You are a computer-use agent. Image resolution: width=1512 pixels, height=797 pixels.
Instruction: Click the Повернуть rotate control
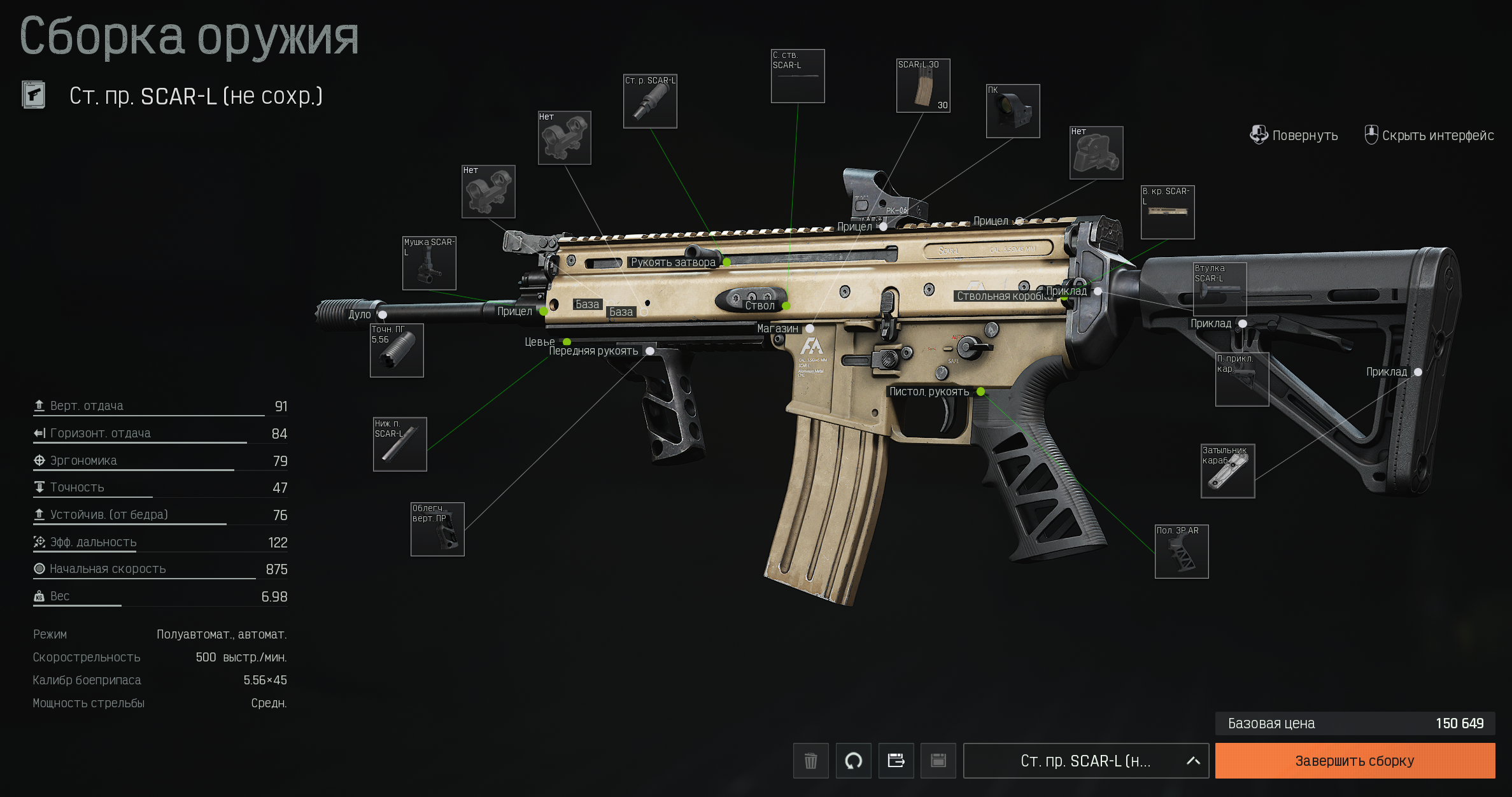(x=1294, y=136)
